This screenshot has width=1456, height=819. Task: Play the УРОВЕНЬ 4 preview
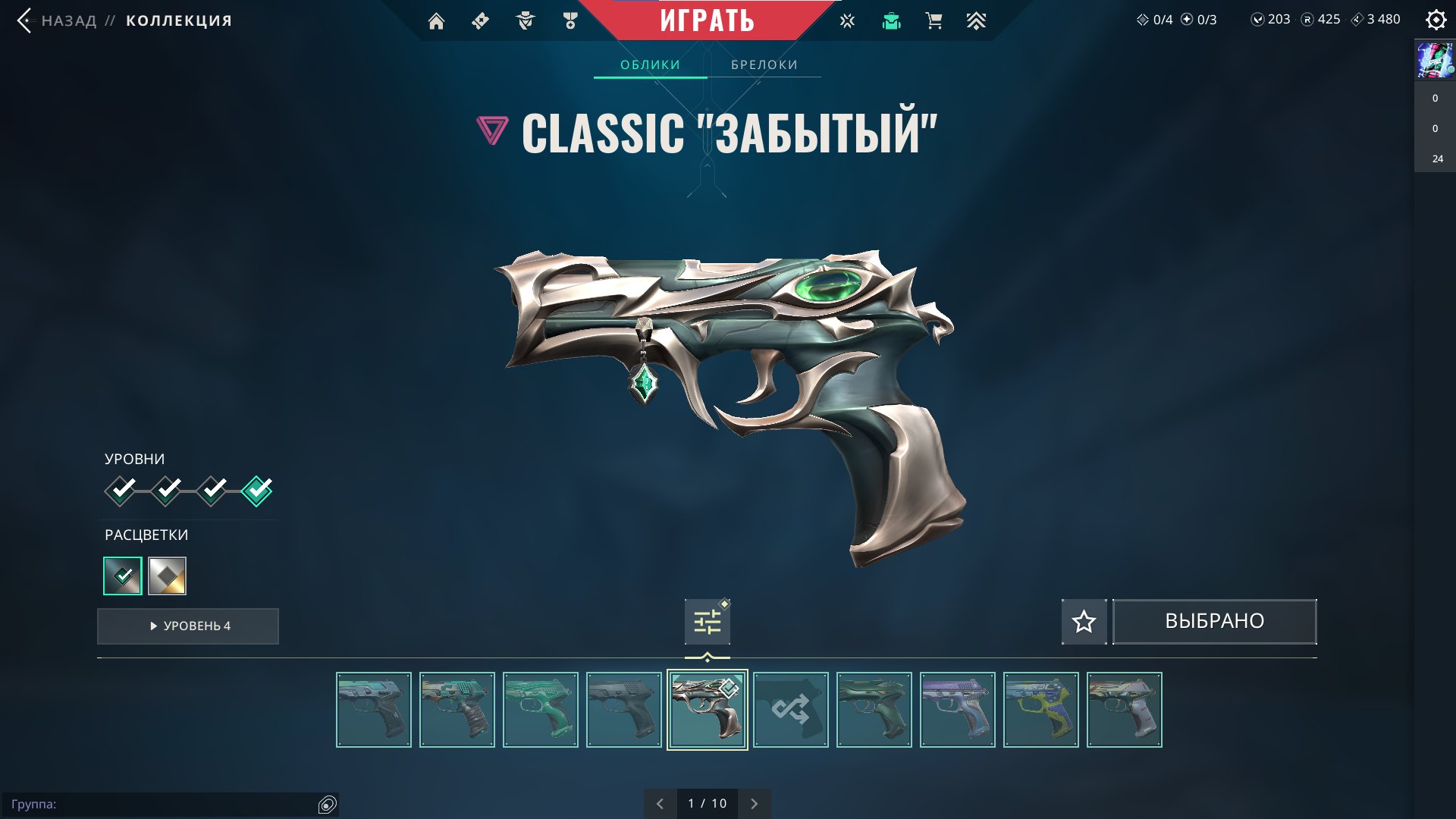188,626
